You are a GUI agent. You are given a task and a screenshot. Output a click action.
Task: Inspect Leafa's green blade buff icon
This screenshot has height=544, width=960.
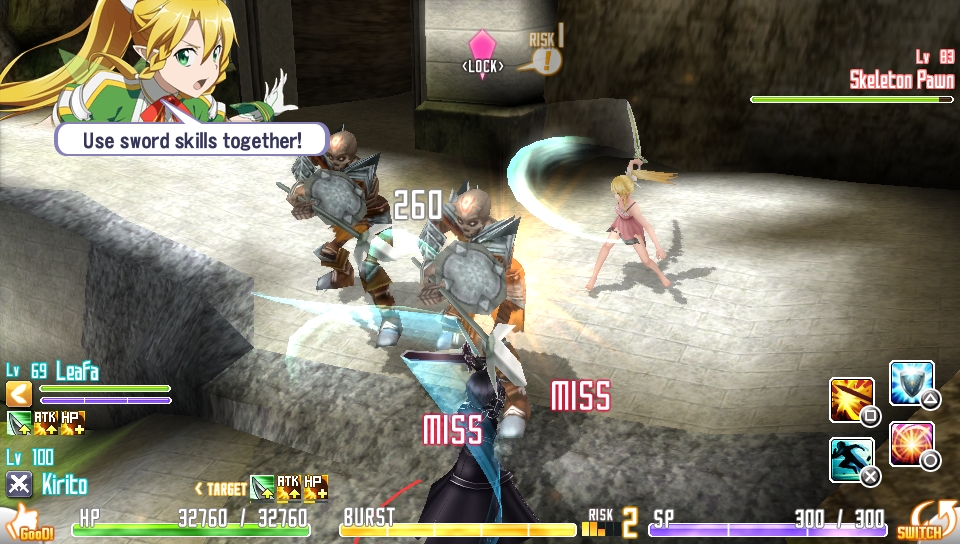[x=19, y=423]
